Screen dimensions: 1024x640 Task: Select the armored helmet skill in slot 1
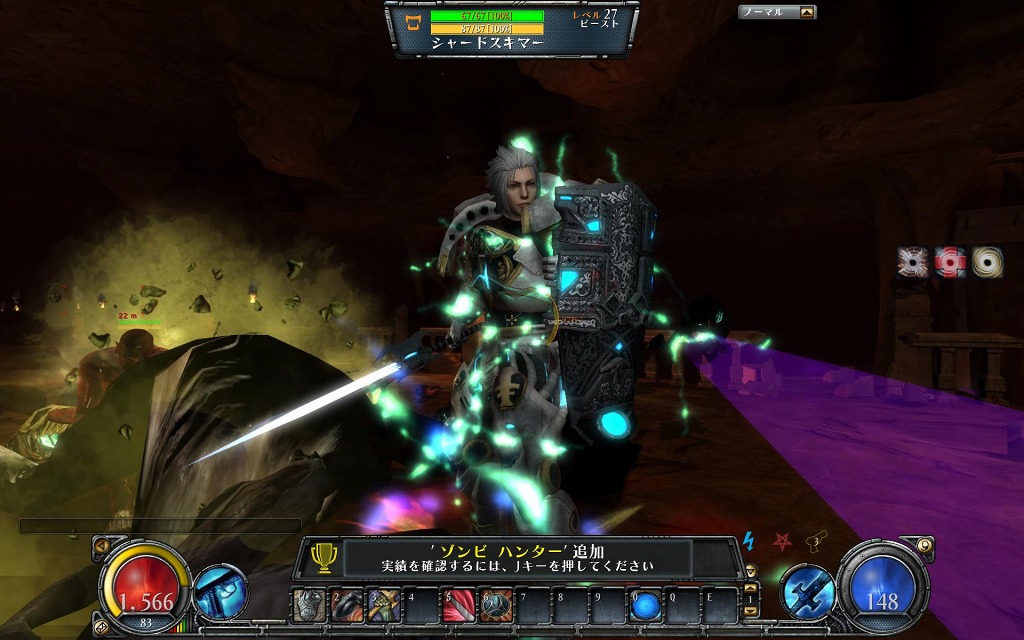tap(310, 605)
